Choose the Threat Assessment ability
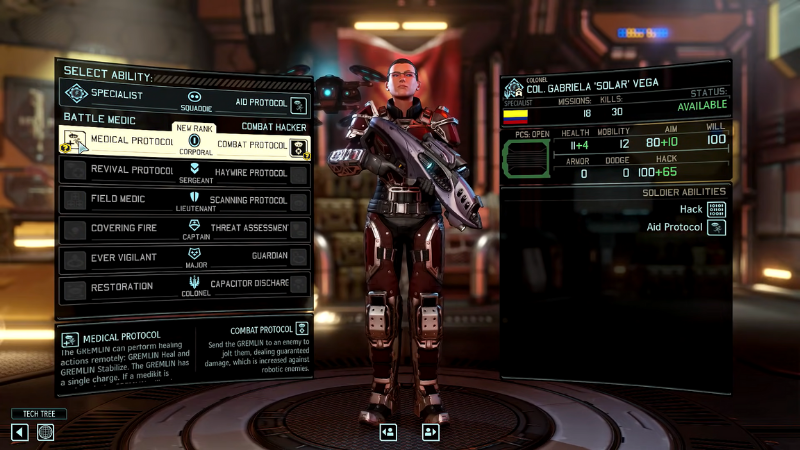This screenshot has height=450, width=800. click(252, 229)
